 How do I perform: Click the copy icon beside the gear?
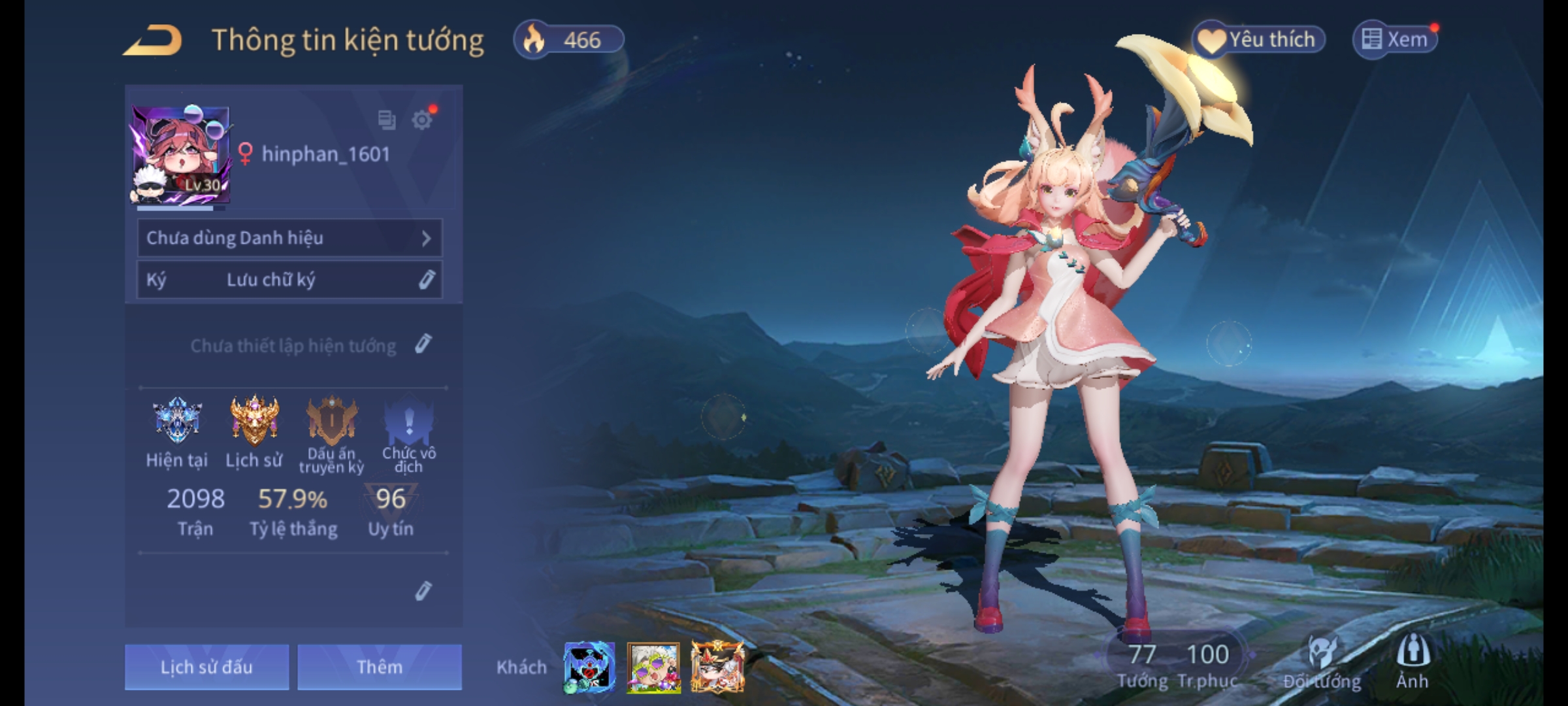tap(387, 120)
